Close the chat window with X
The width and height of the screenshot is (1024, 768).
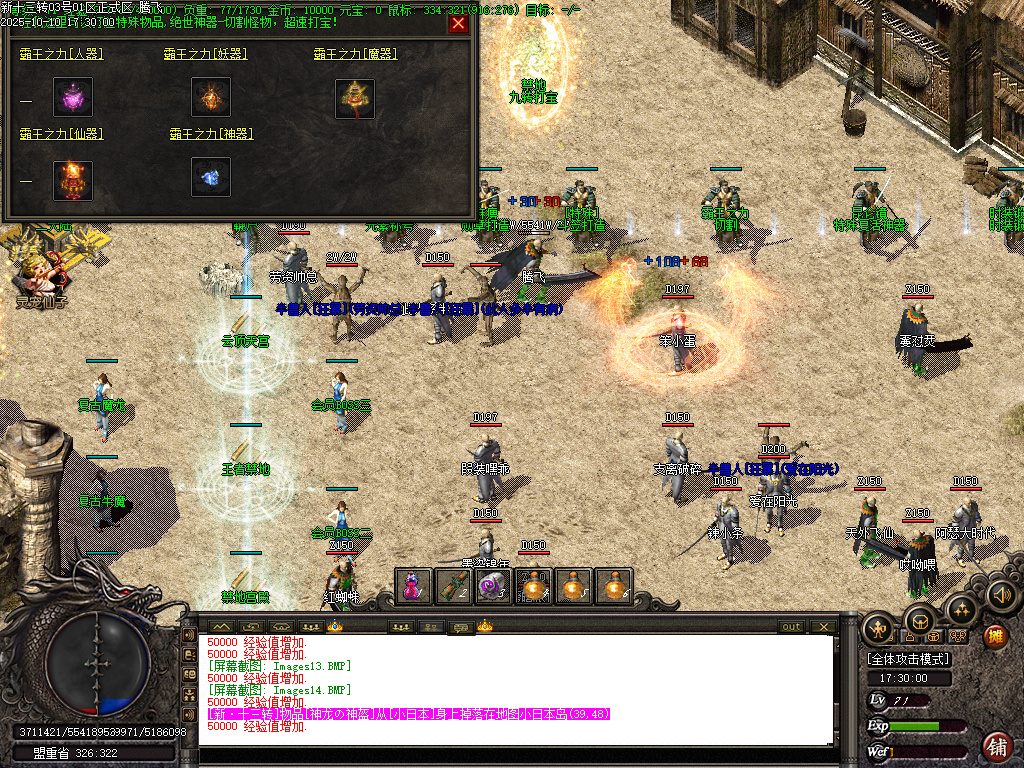coord(822,626)
